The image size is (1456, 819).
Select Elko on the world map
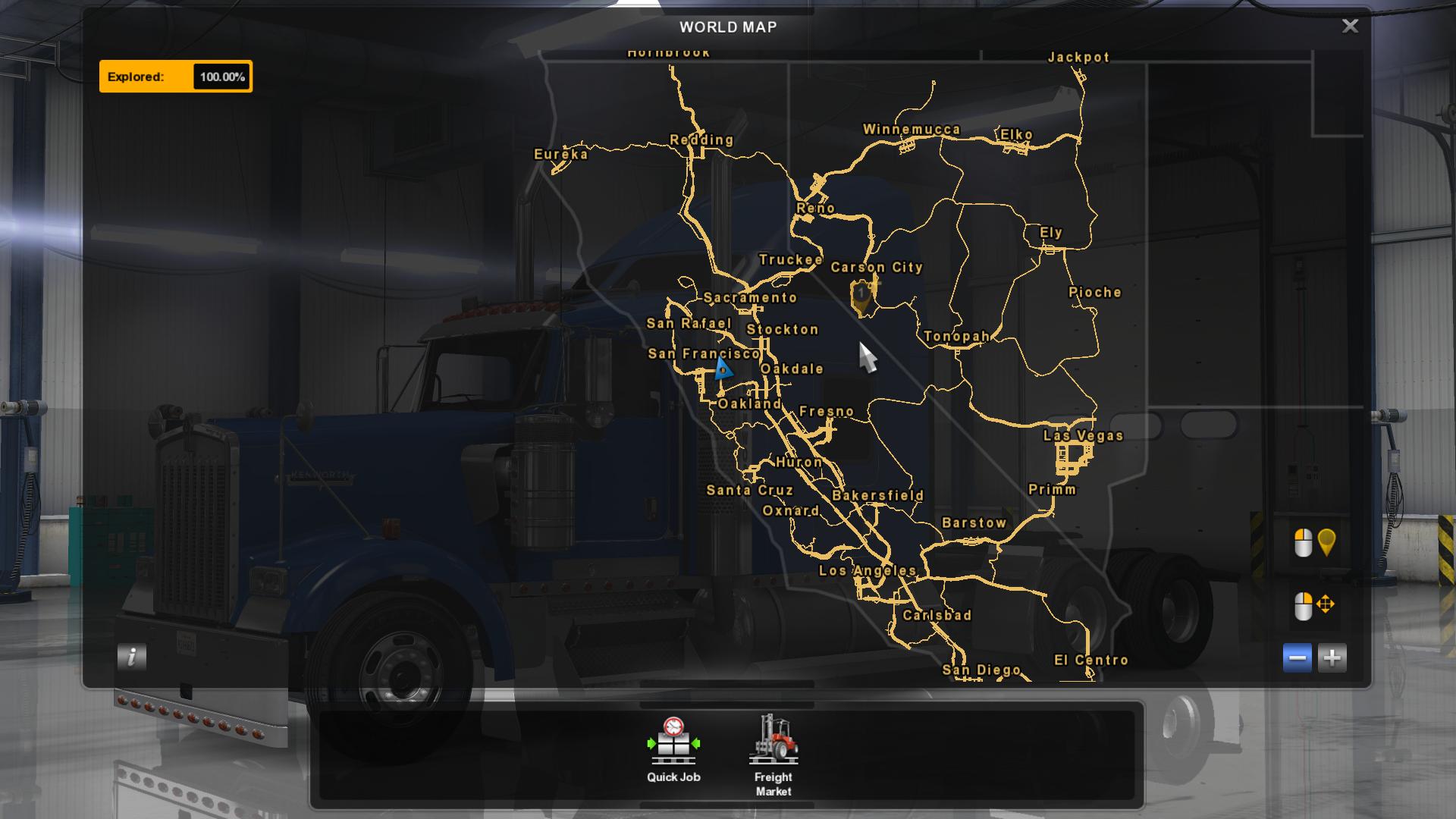(1016, 135)
